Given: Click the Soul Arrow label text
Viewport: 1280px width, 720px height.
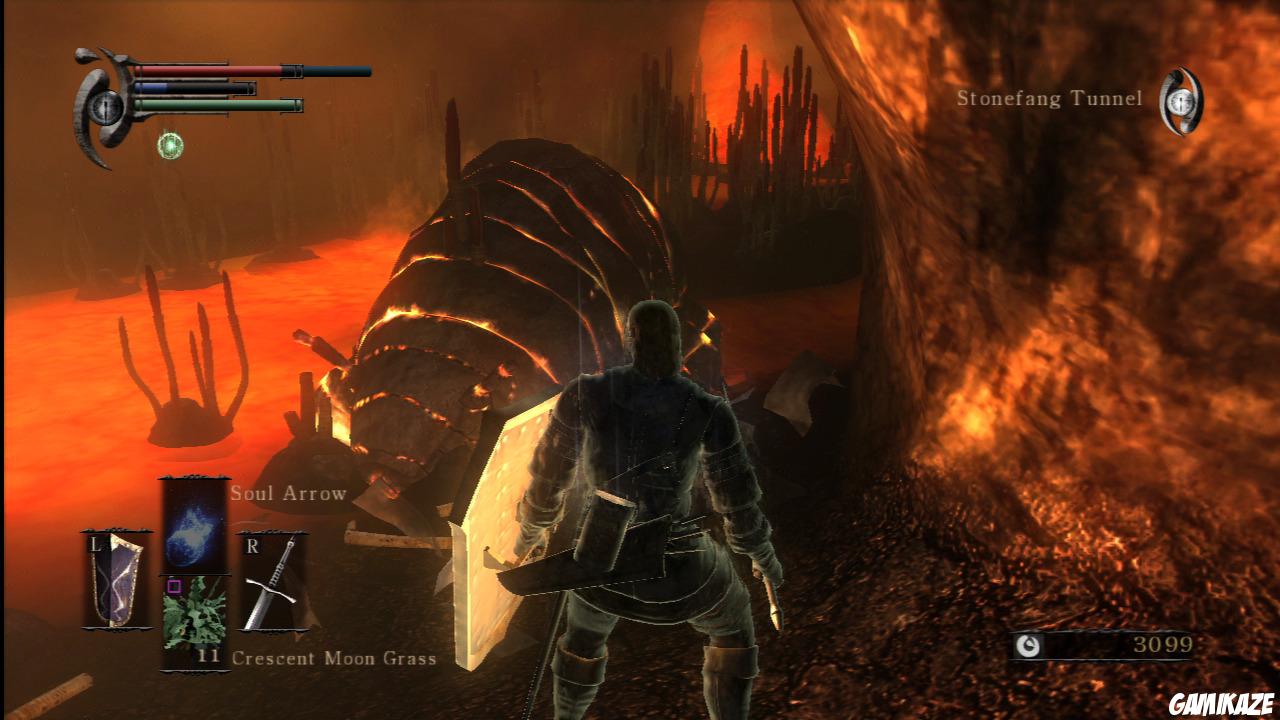Looking at the screenshot, I should pos(288,493).
